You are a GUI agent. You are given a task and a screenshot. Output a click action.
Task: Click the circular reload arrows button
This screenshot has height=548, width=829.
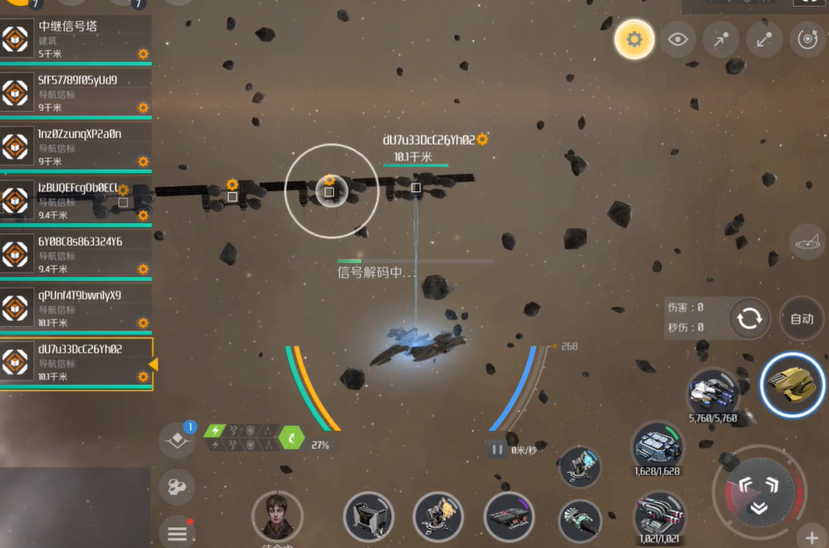coord(749,319)
